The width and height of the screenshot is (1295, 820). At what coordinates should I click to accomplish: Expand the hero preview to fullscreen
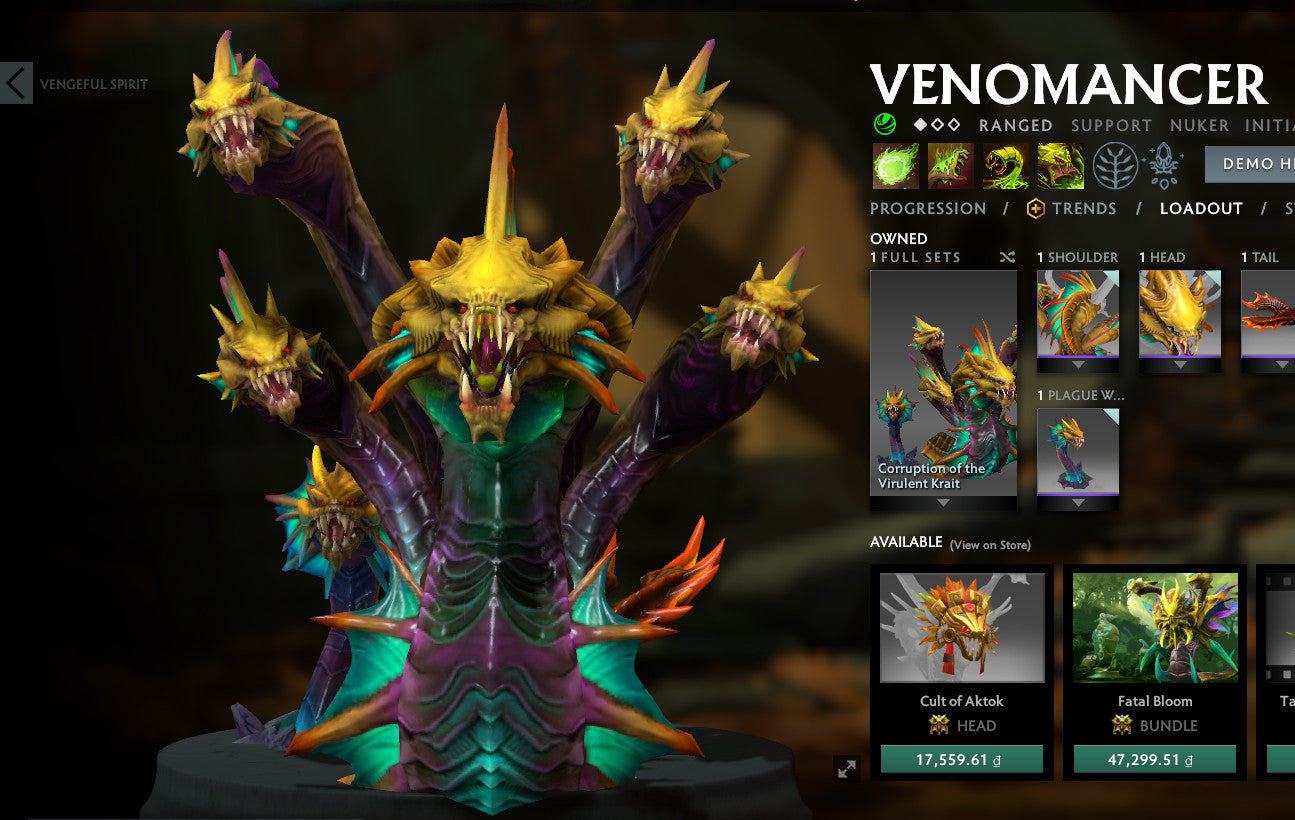(x=848, y=768)
